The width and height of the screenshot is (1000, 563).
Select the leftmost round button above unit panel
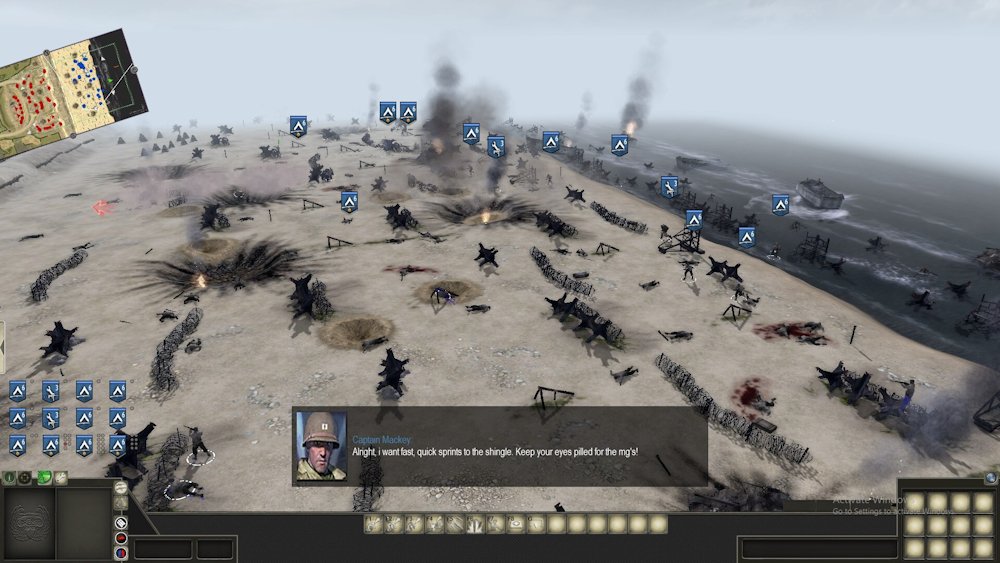10,478
